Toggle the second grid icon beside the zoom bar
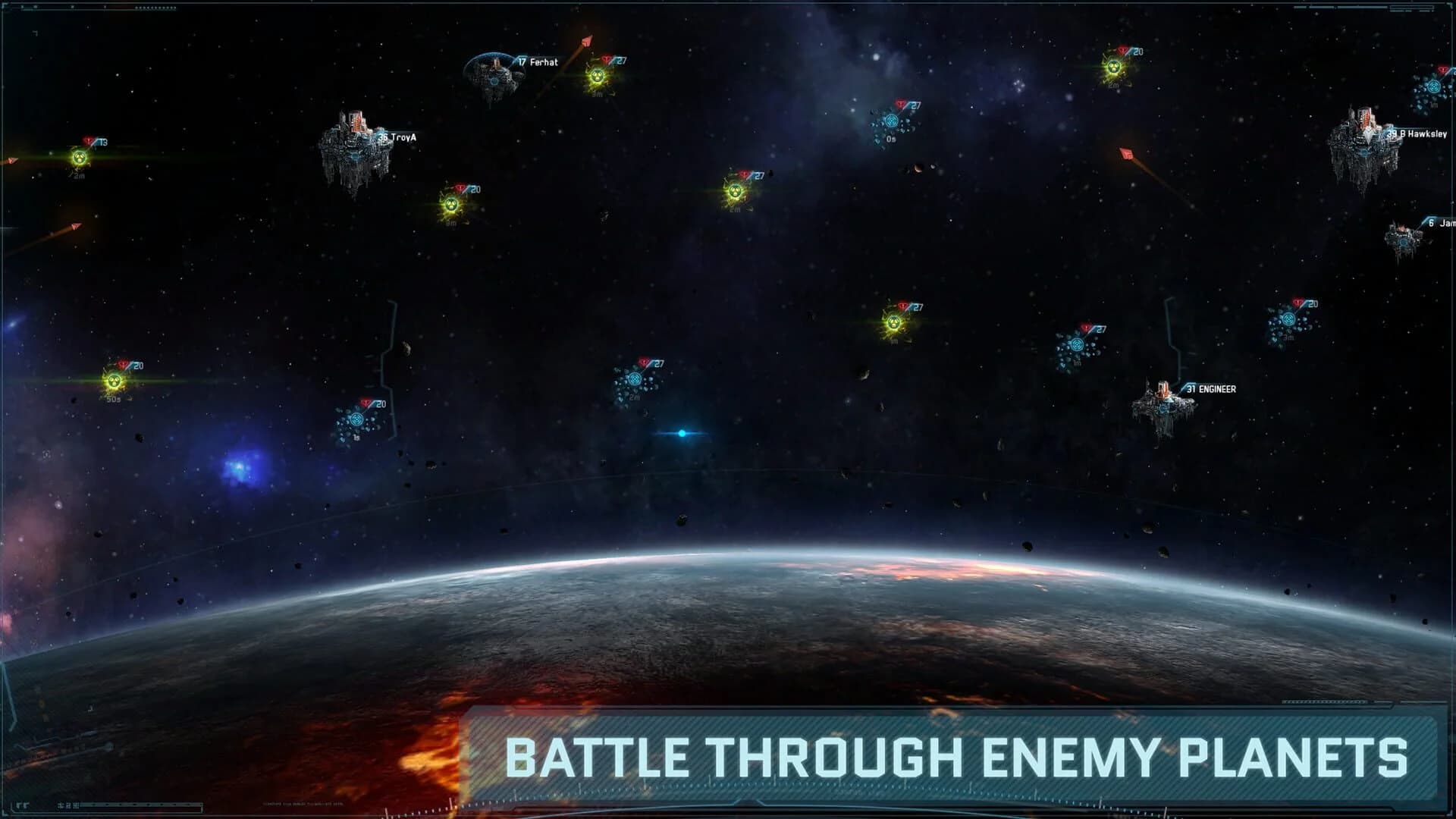Viewport: 1456px width, 819px height. pos(67,805)
